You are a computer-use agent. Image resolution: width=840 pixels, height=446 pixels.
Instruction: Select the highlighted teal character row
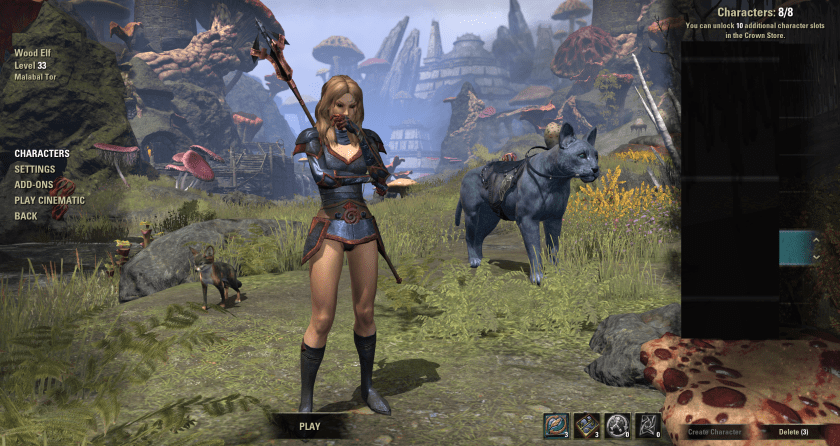(795, 247)
